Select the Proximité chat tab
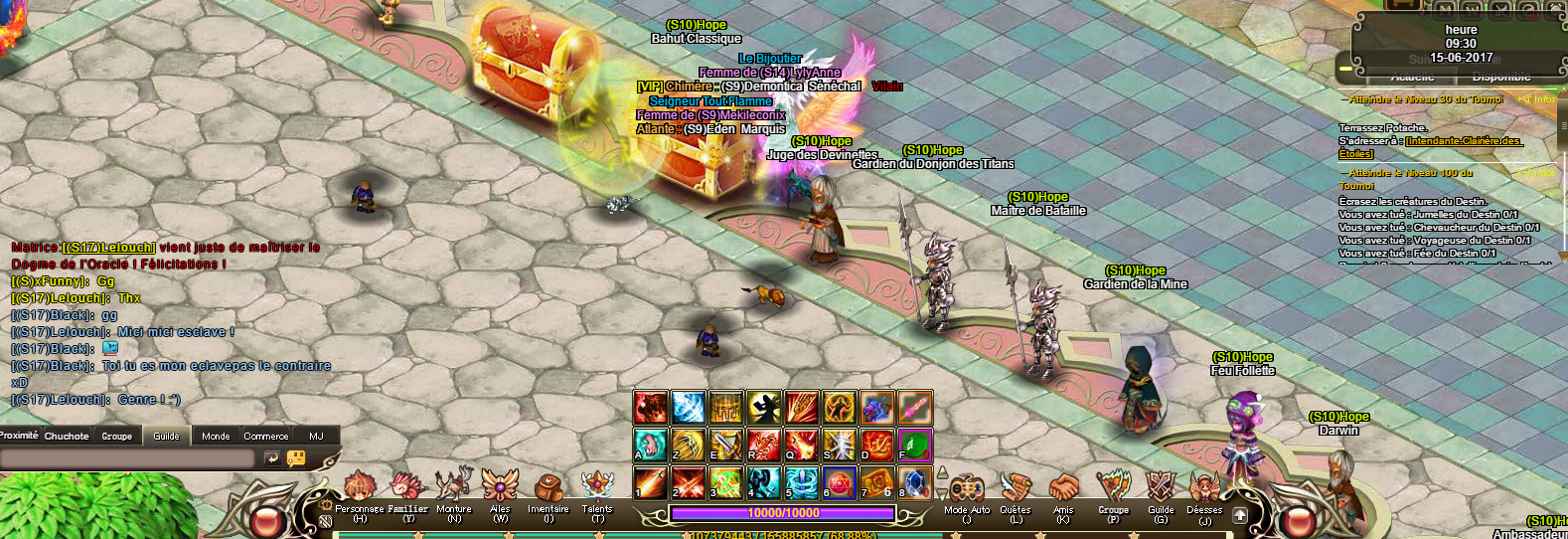Viewport: 1568px width, 539px height. click(19, 436)
